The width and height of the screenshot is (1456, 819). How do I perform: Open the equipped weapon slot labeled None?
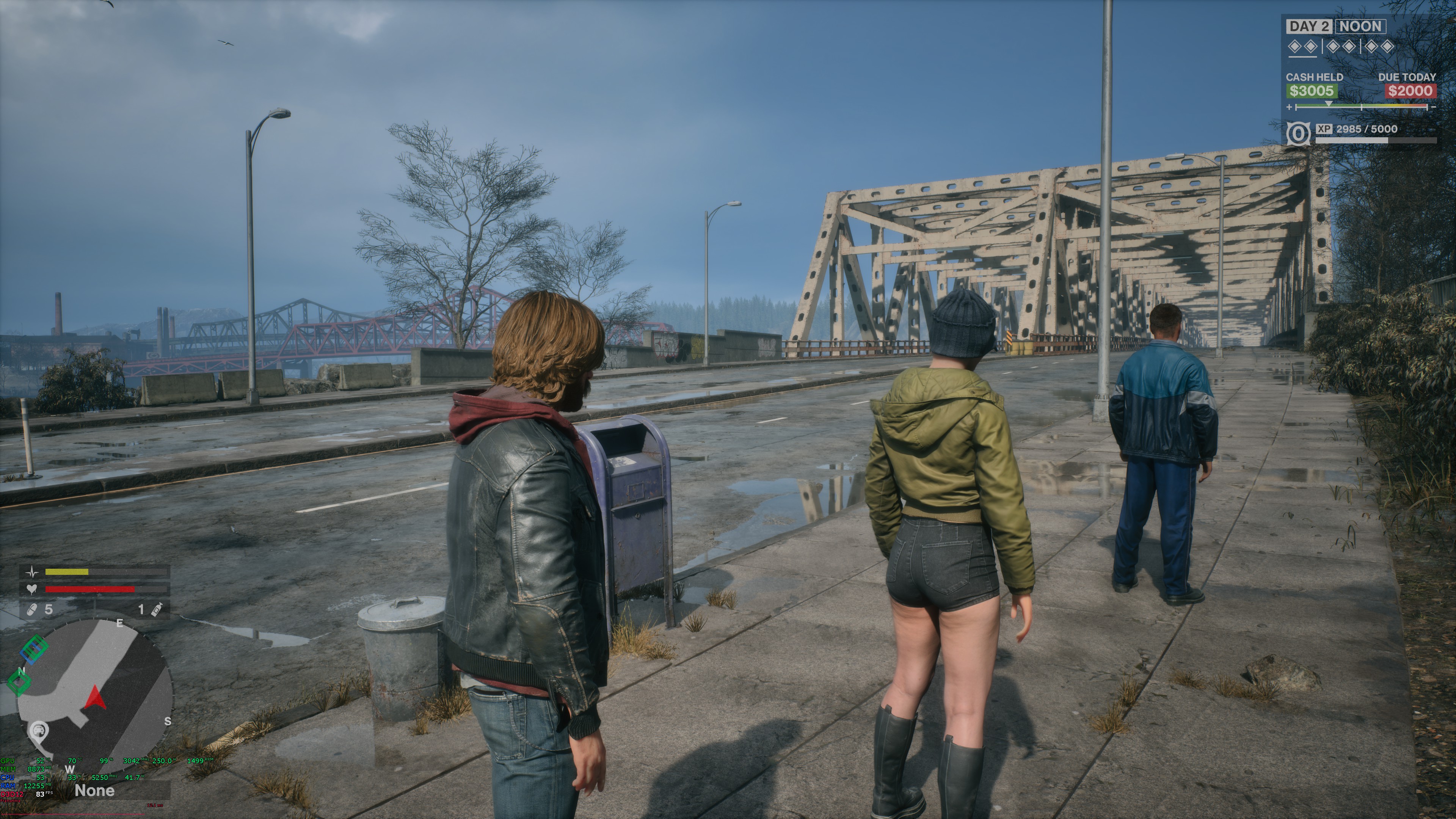(94, 791)
